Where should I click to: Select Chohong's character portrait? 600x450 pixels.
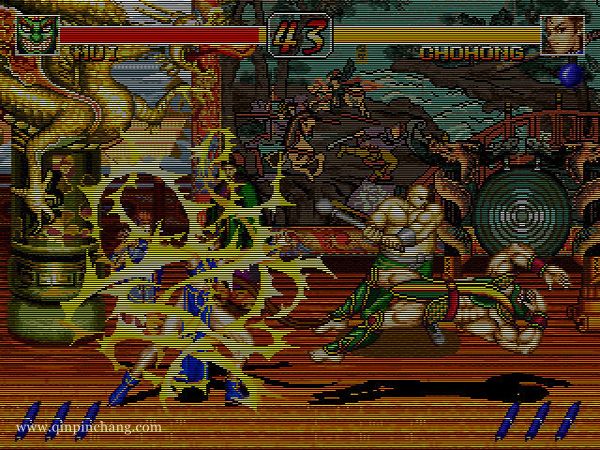561,35
